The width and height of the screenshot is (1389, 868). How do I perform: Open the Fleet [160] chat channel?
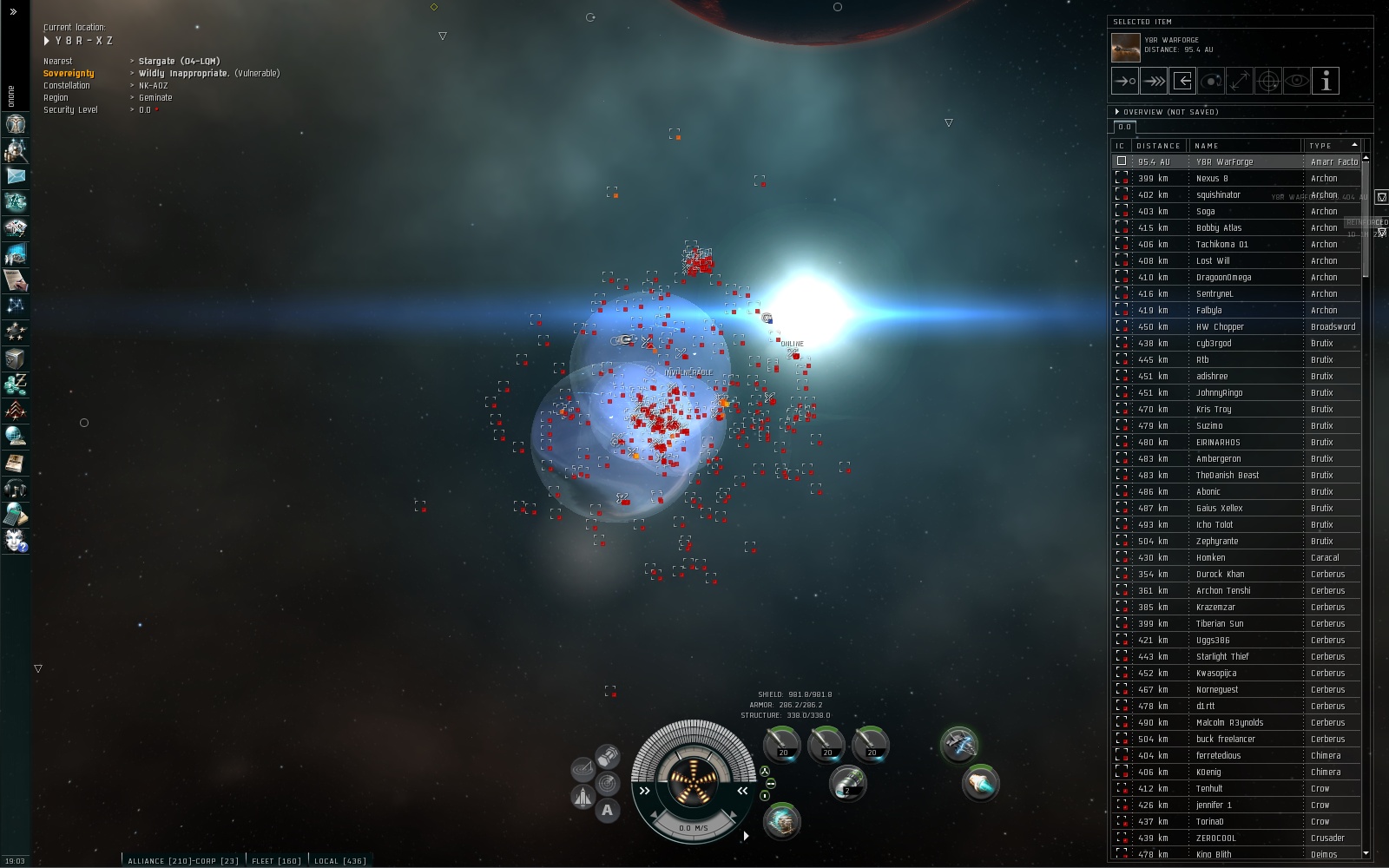tap(276, 861)
